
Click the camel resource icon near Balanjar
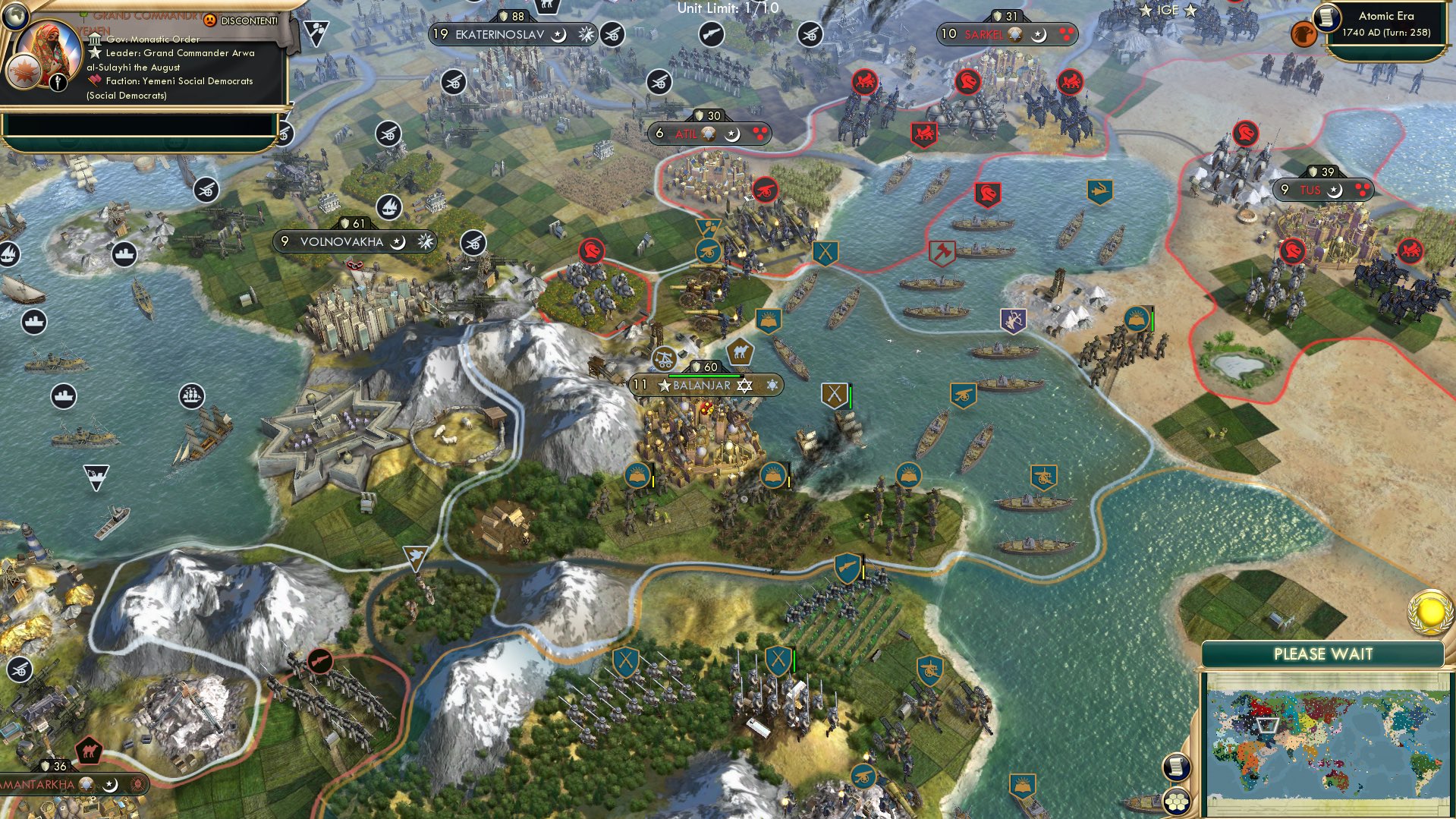pyautogui.click(x=741, y=351)
